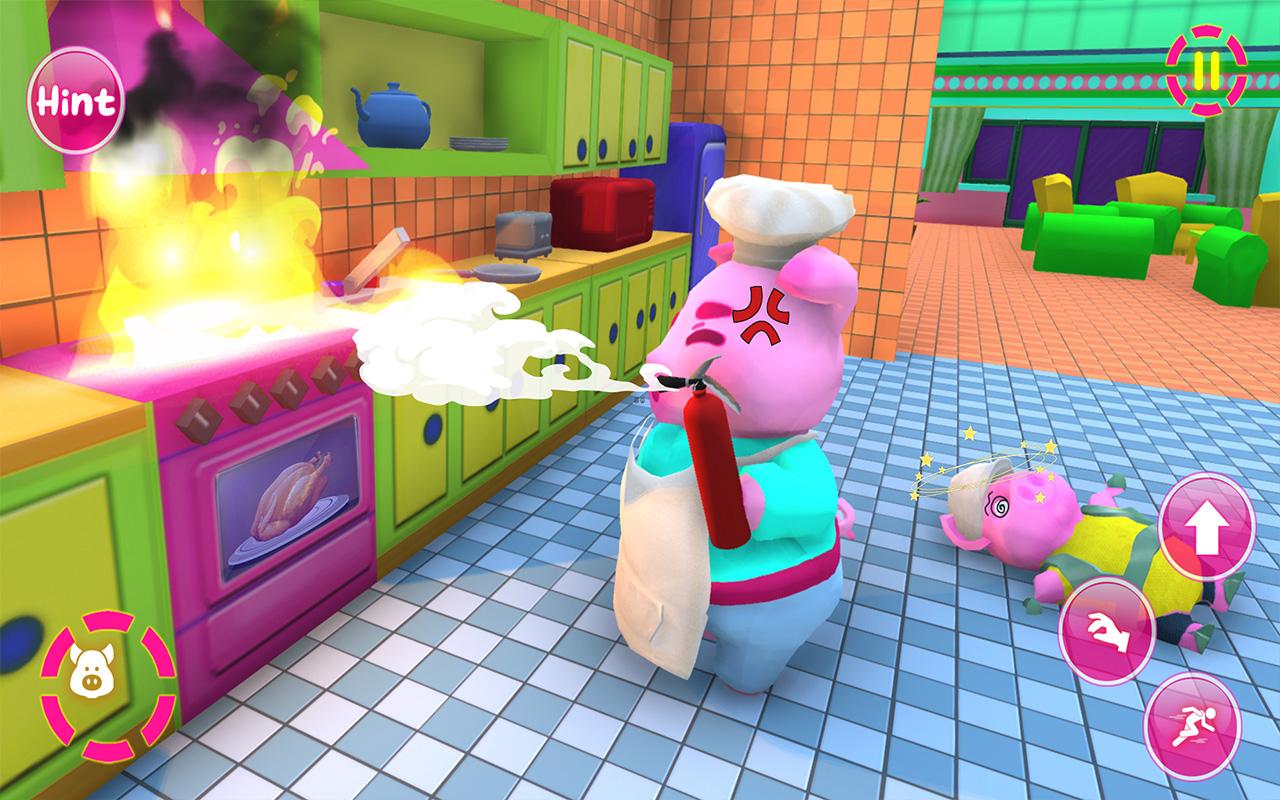Viewport: 1280px width, 800px height.
Task: Tap the red toaster oven on the counter
Action: pos(600,215)
